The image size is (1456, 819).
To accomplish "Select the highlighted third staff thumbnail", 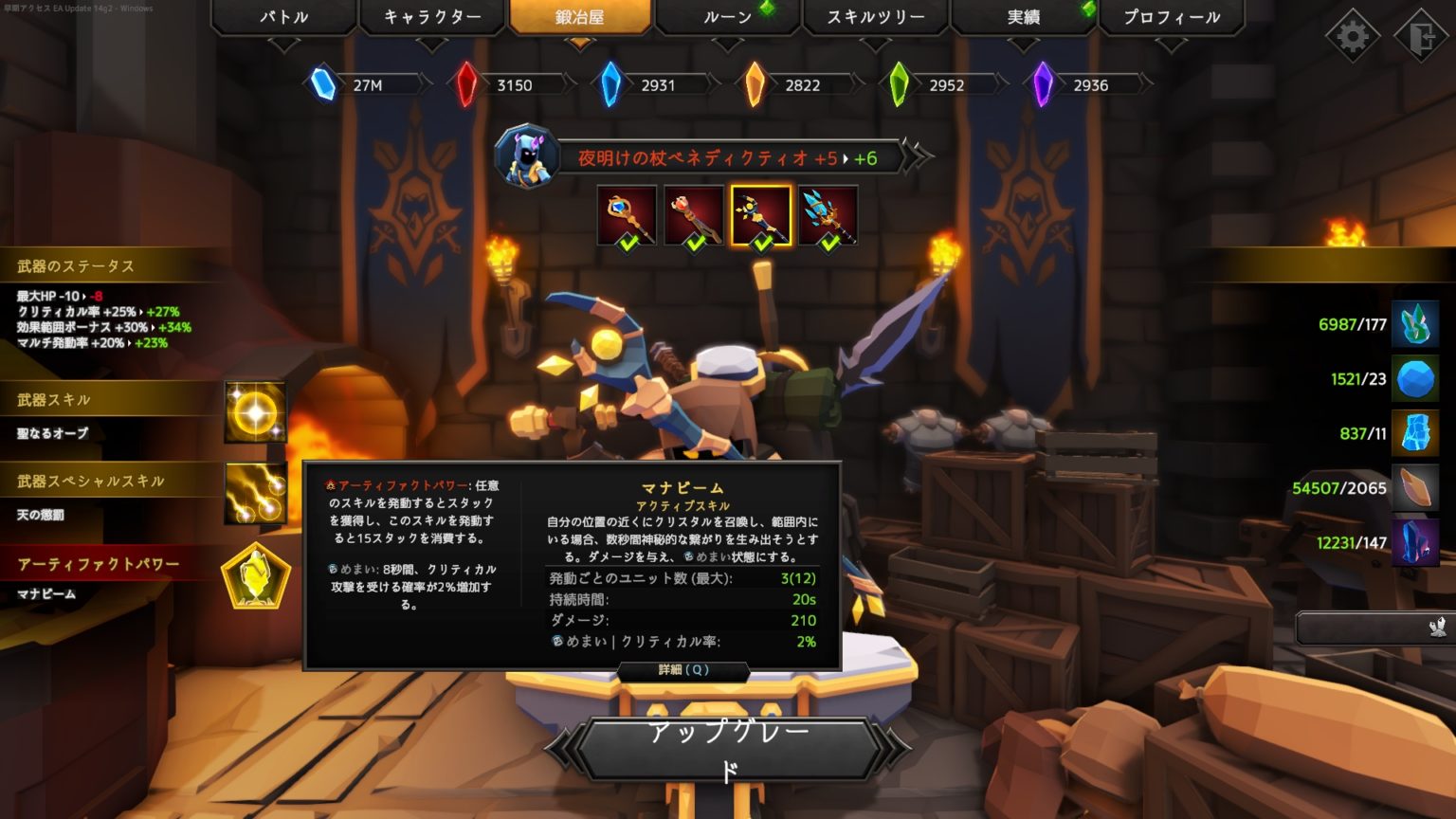I will tap(761, 214).
